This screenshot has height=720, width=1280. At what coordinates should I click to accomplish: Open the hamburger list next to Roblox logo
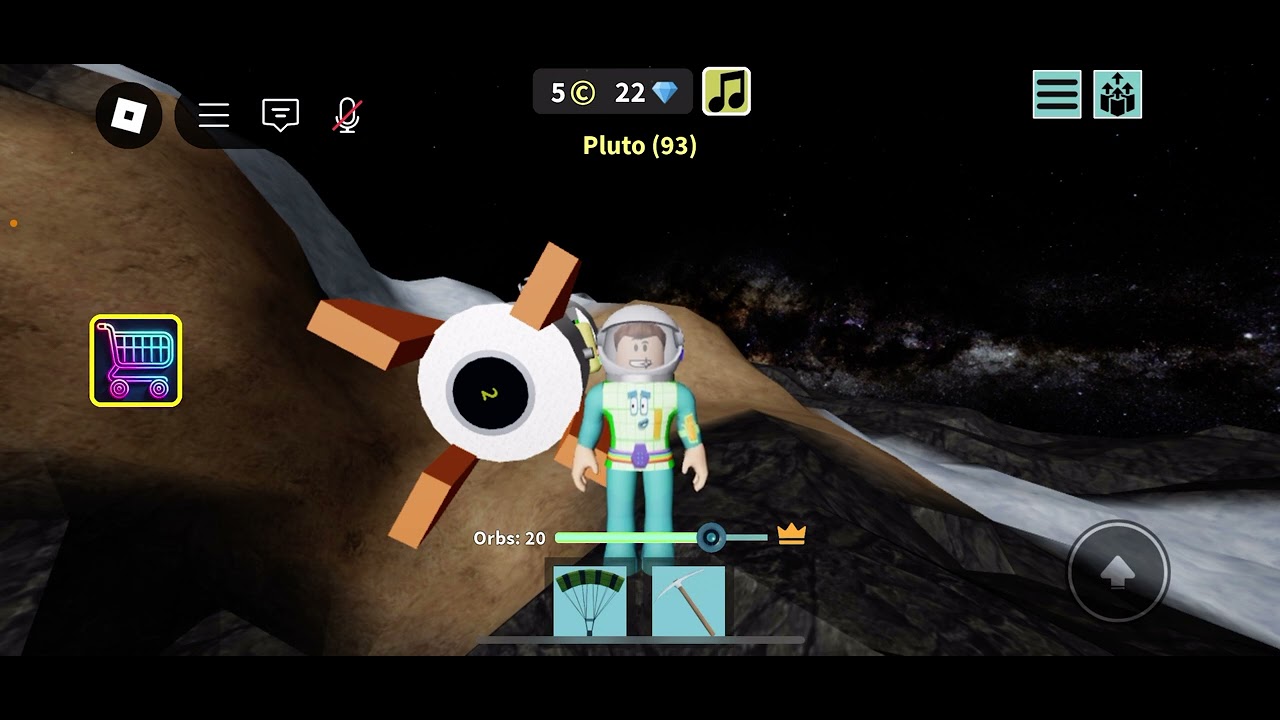click(x=214, y=116)
